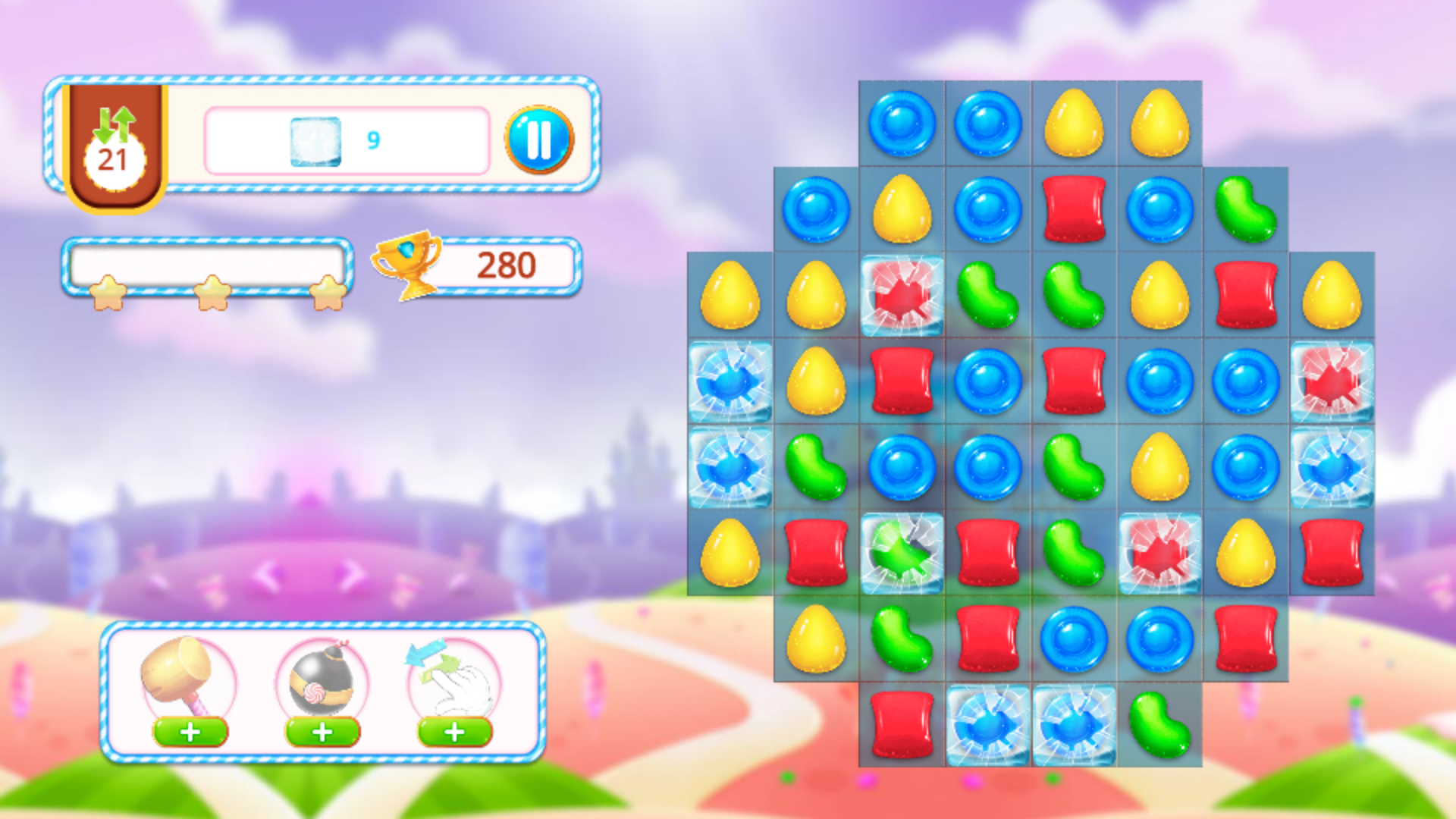Click the frozen red candy in the top row
This screenshot has width=1456, height=819.
[901, 296]
